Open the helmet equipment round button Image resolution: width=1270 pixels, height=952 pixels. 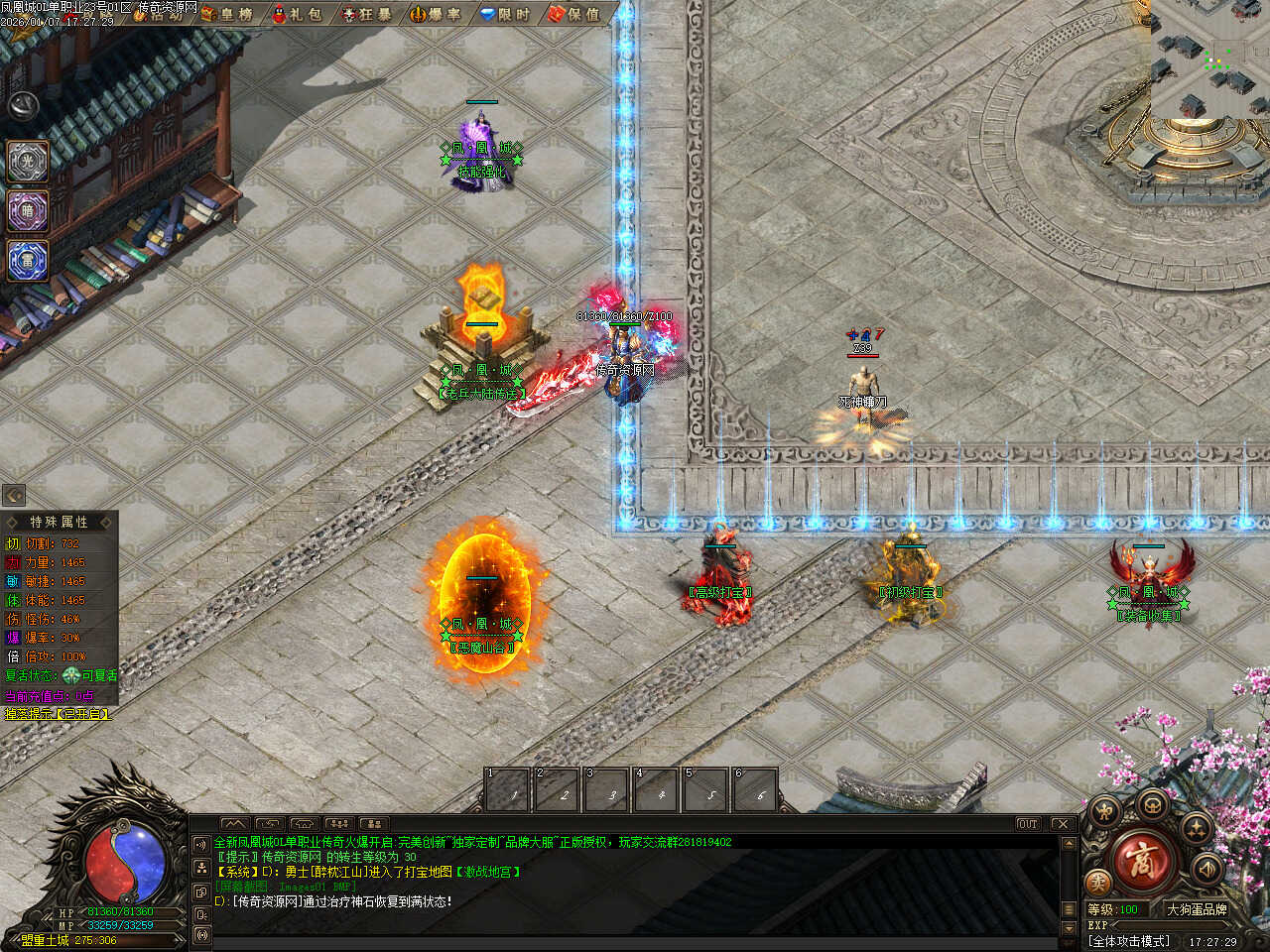1152,803
